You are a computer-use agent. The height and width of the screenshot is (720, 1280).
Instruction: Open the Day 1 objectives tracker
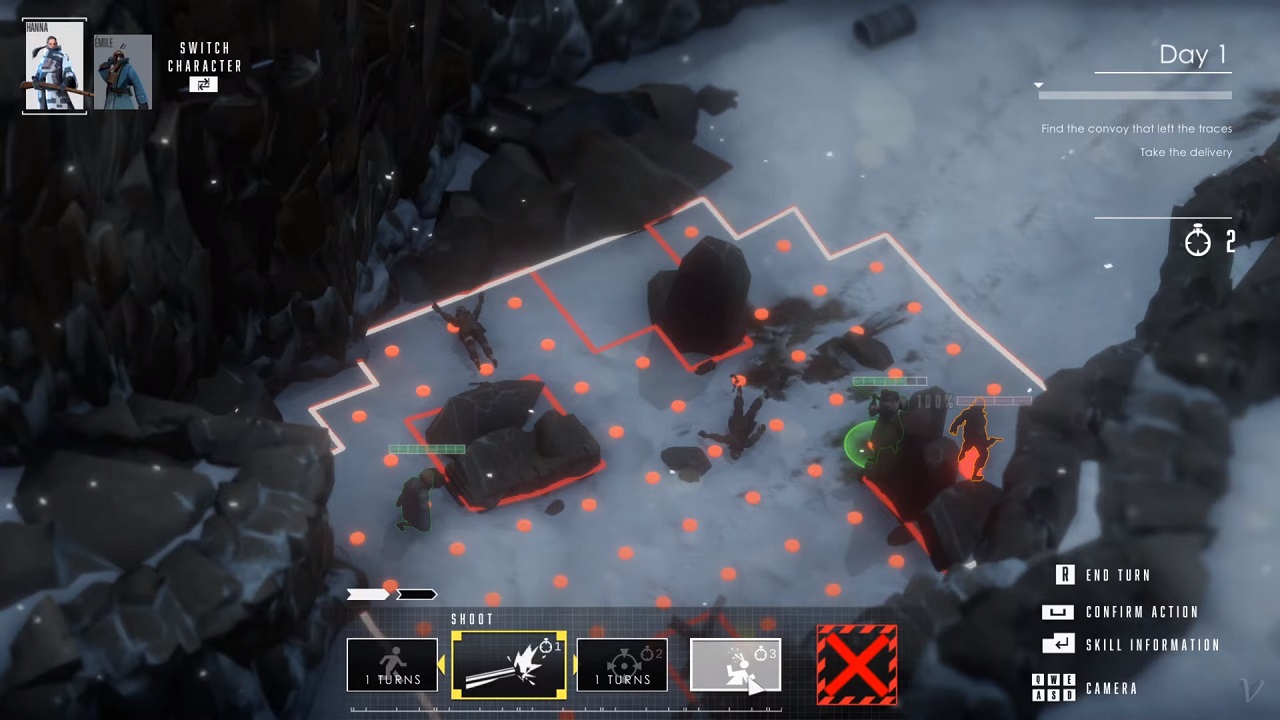pos(1192,56)
